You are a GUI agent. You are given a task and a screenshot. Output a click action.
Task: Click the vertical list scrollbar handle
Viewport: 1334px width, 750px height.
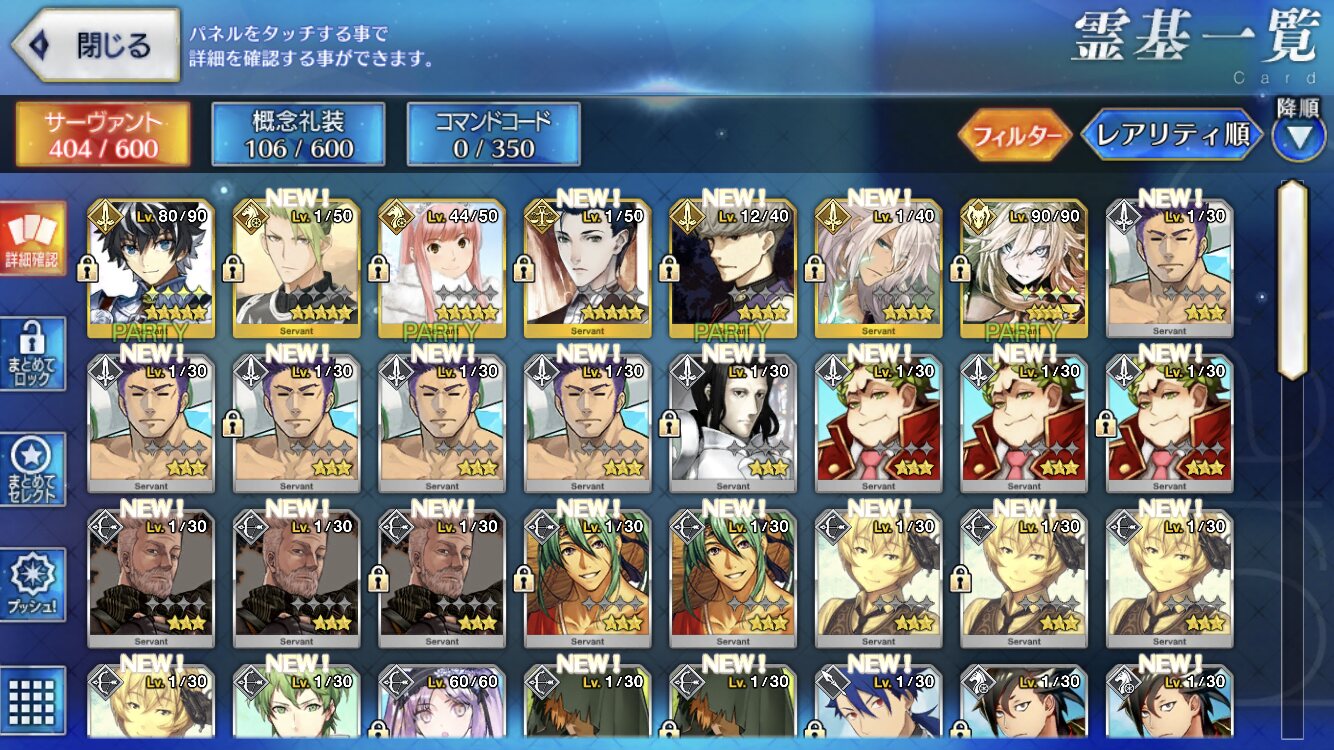pyautogui.click(x=1292, y=280)
